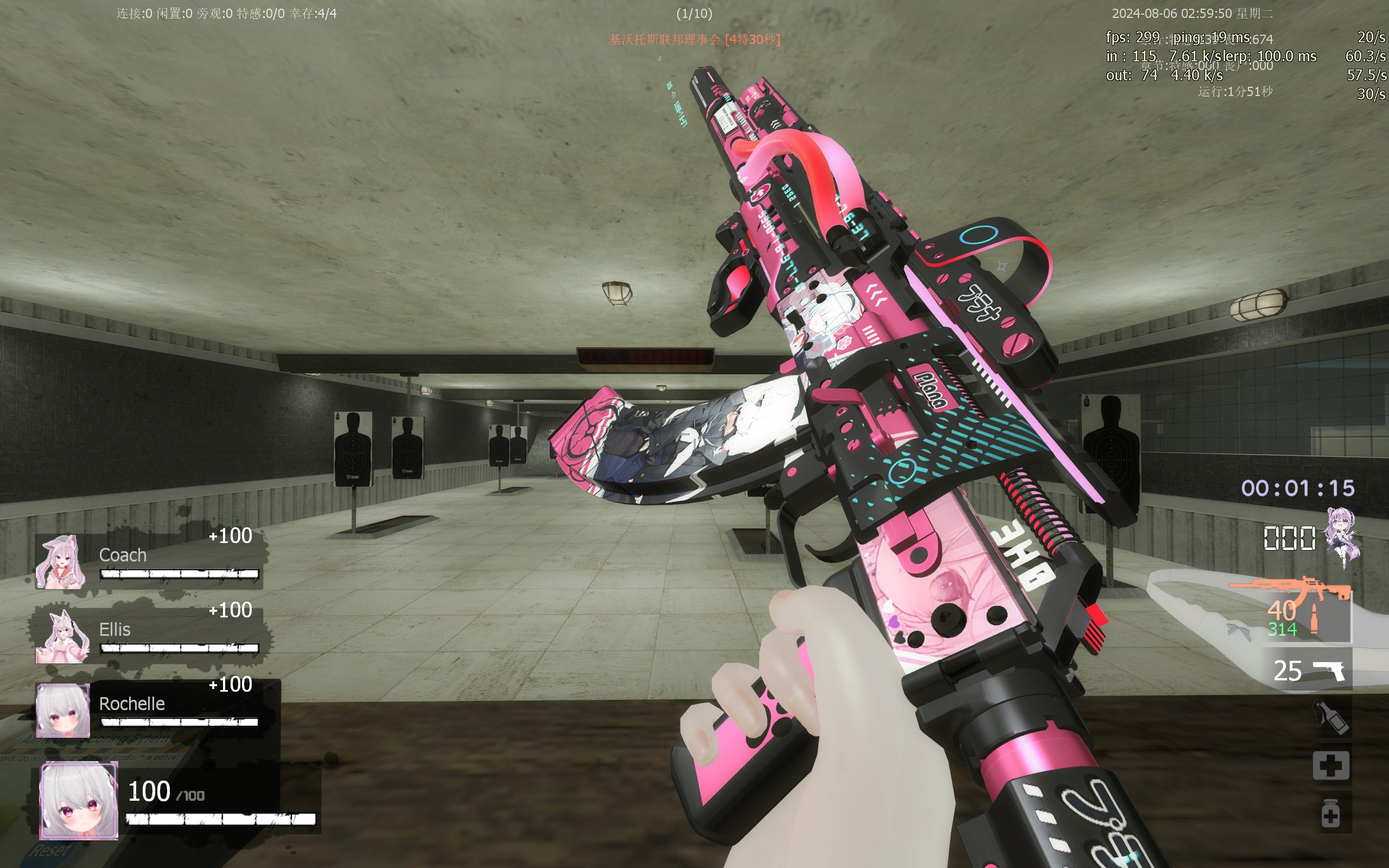Screen dimensions: 1389x868
Task: Select the molotov throwable slot
Action: pos(1330,718)
